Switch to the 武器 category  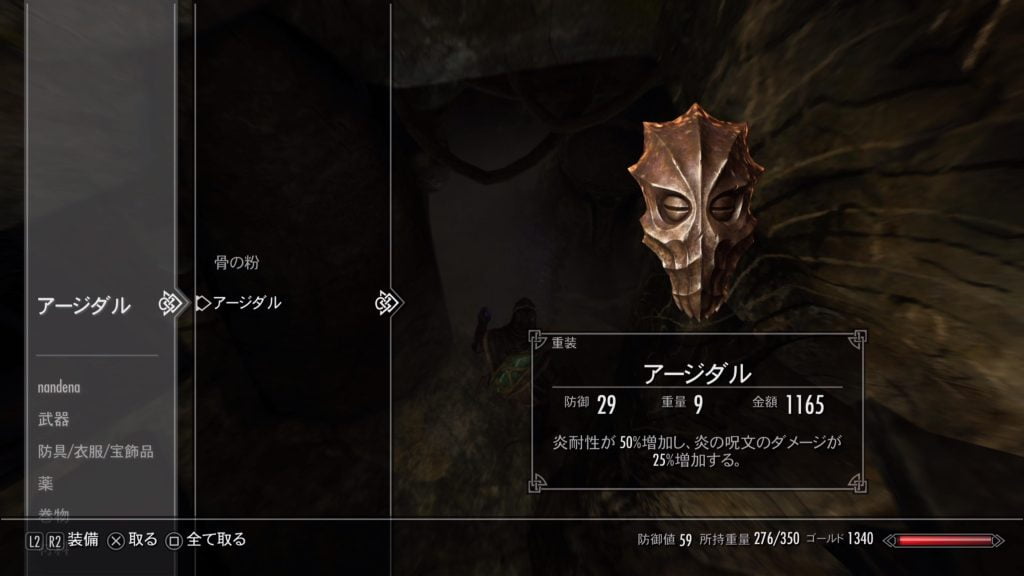tap(53, 419)
